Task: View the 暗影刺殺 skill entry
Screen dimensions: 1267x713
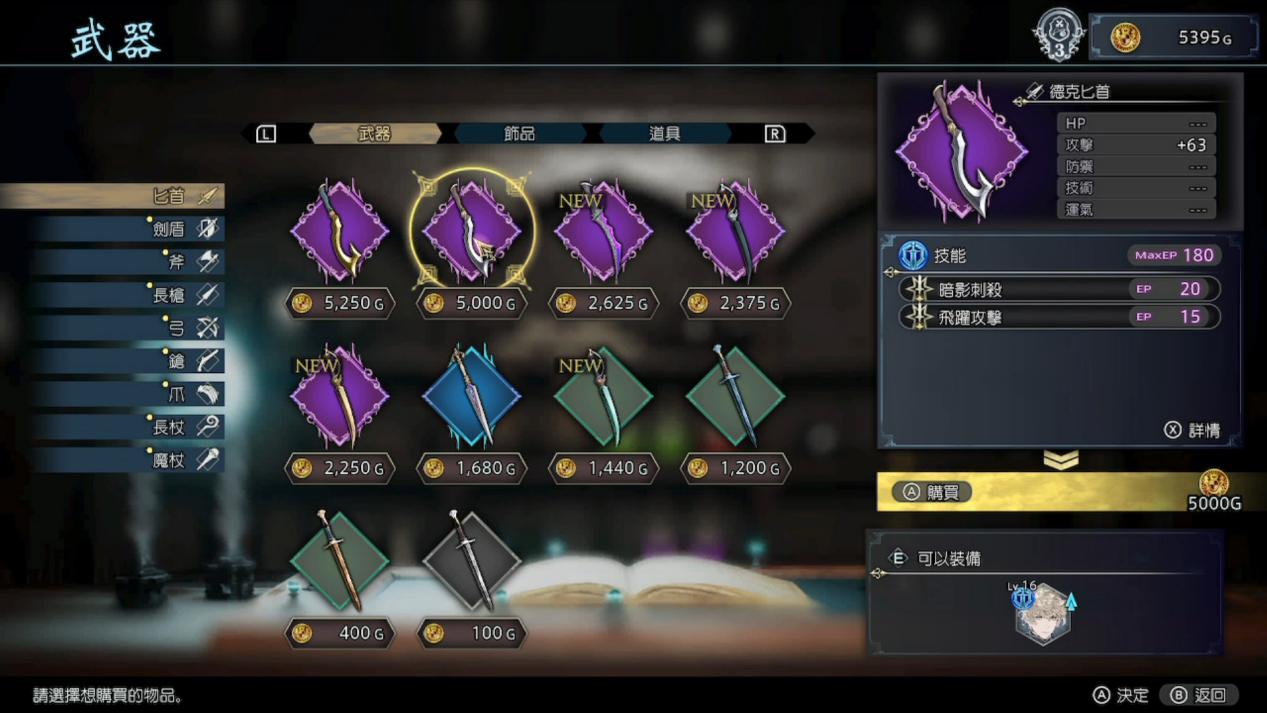Action: pos(1058,289)
